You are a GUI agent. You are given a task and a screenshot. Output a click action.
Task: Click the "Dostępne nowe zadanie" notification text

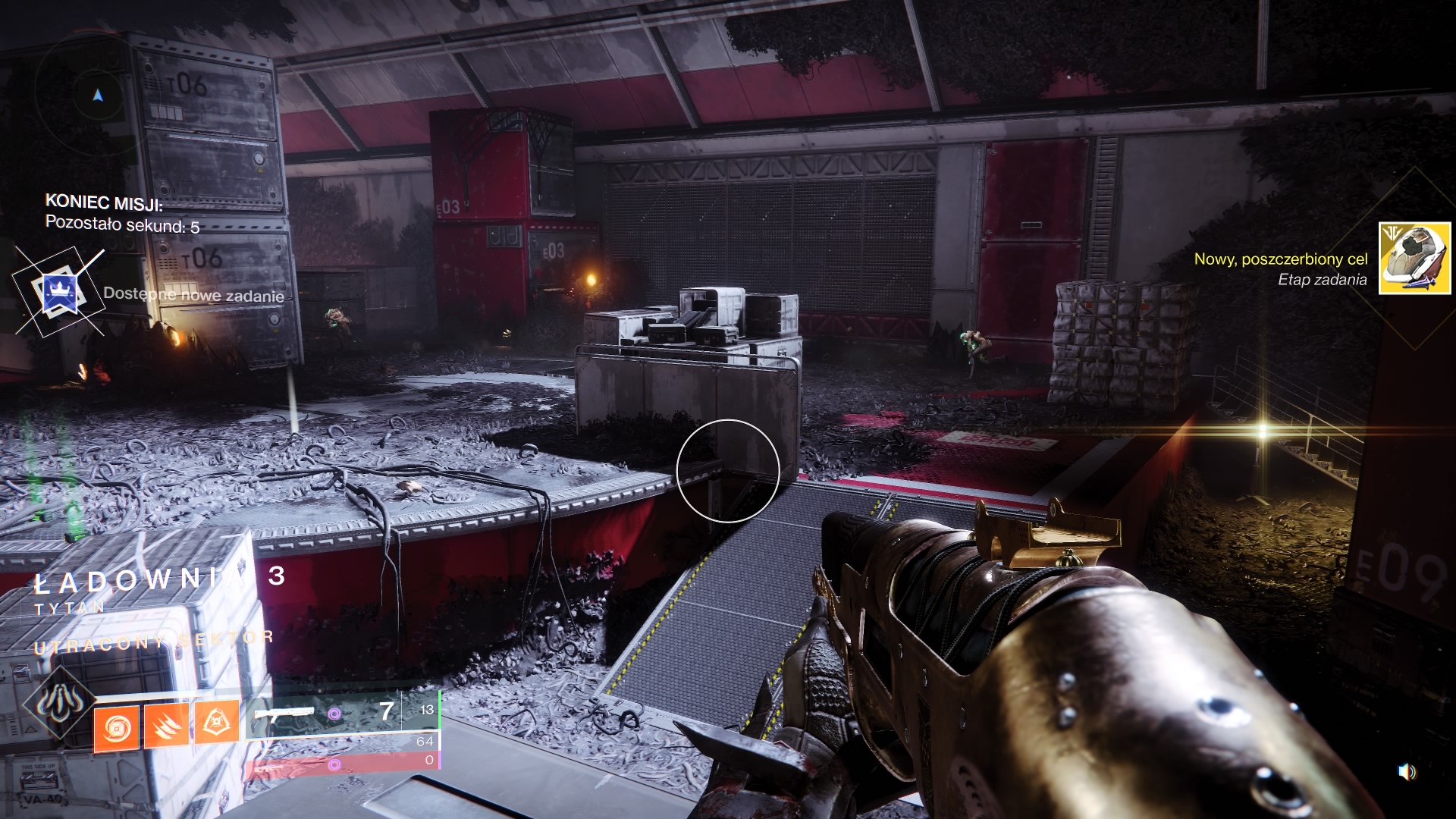click(x=193, y=295)
